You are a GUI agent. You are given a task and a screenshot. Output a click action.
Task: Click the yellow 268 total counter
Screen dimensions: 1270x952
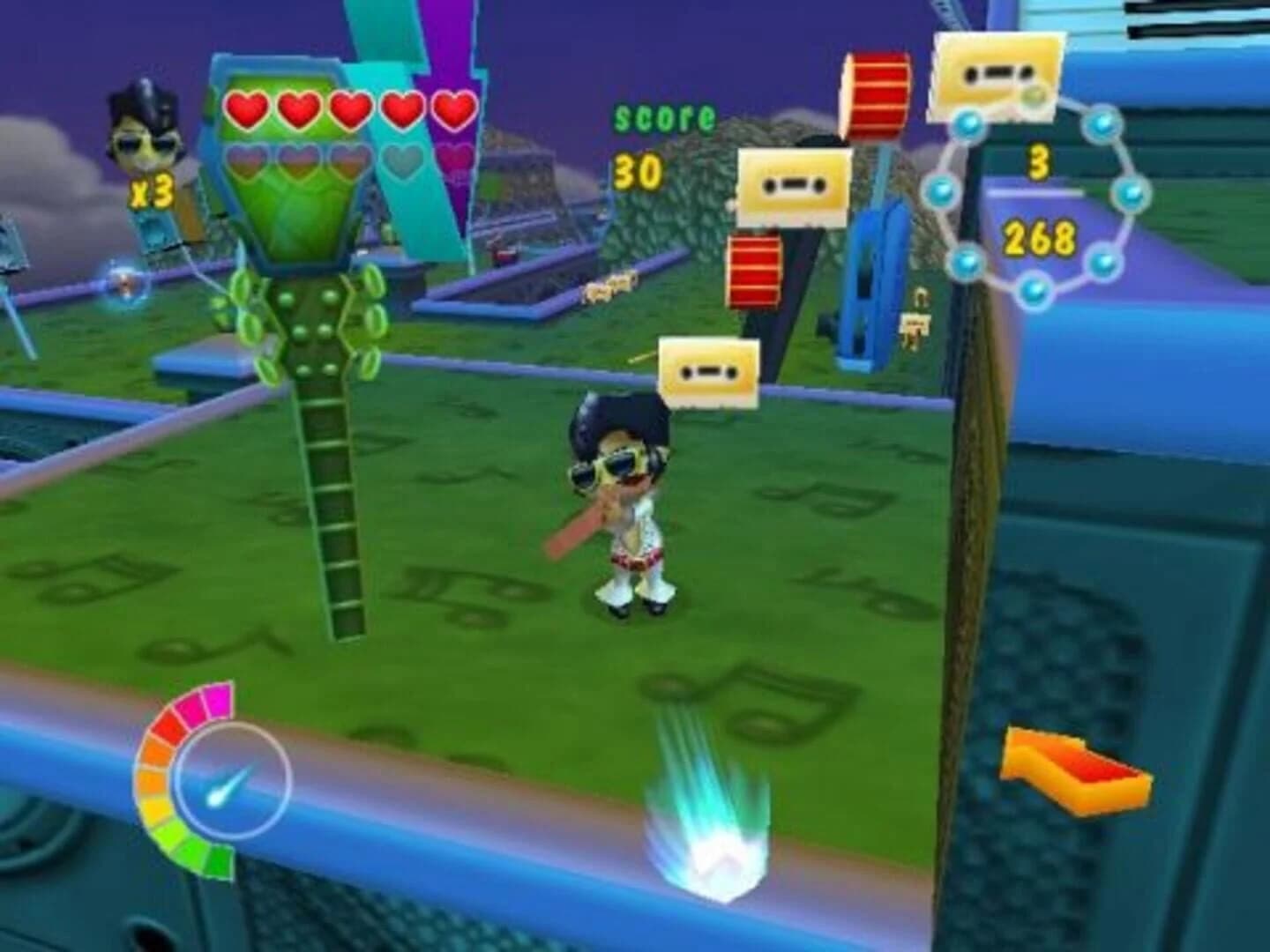coord(1041,235)
